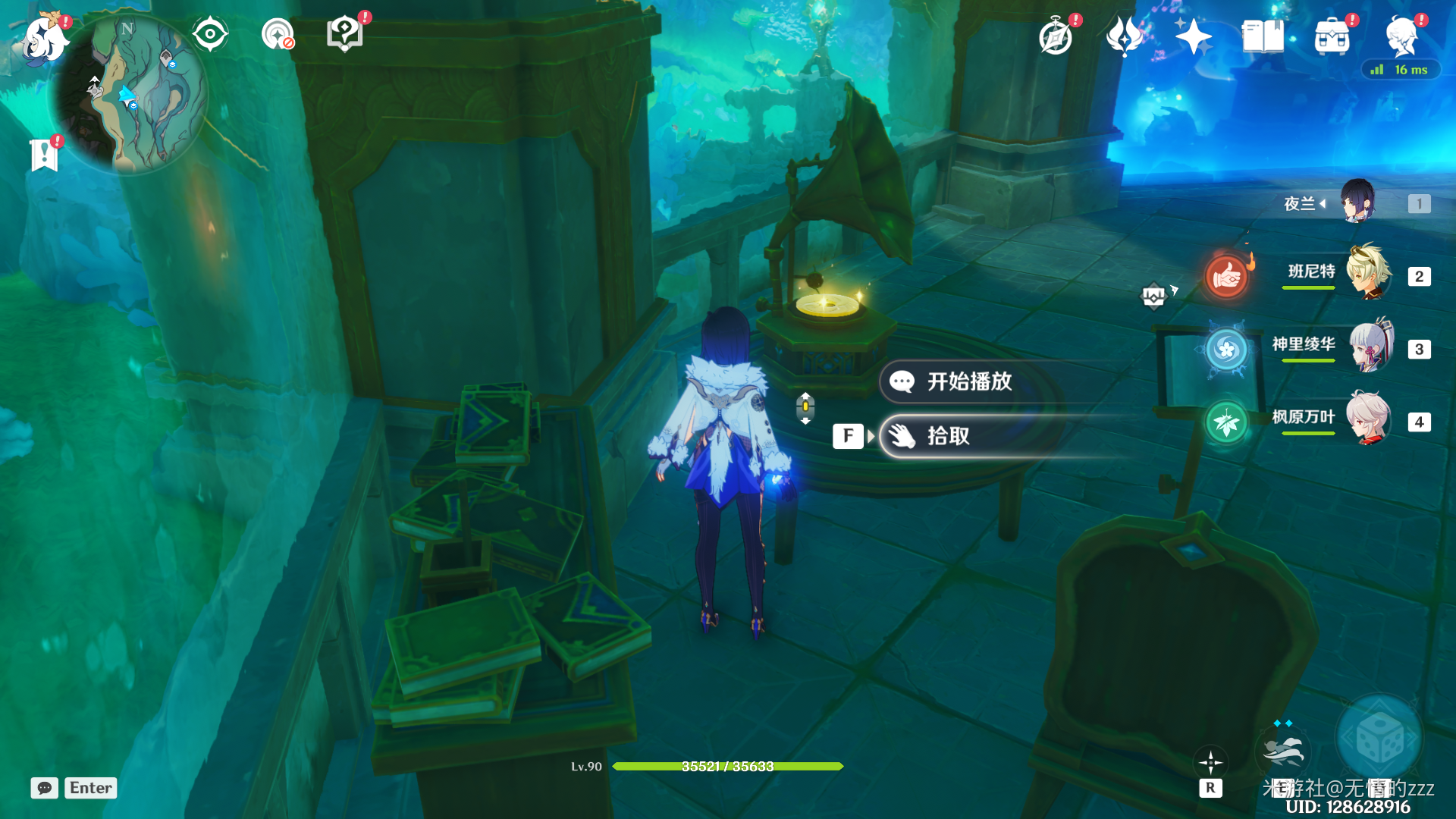
Task: Open the quest navigation eye icon
Action: 210,34
